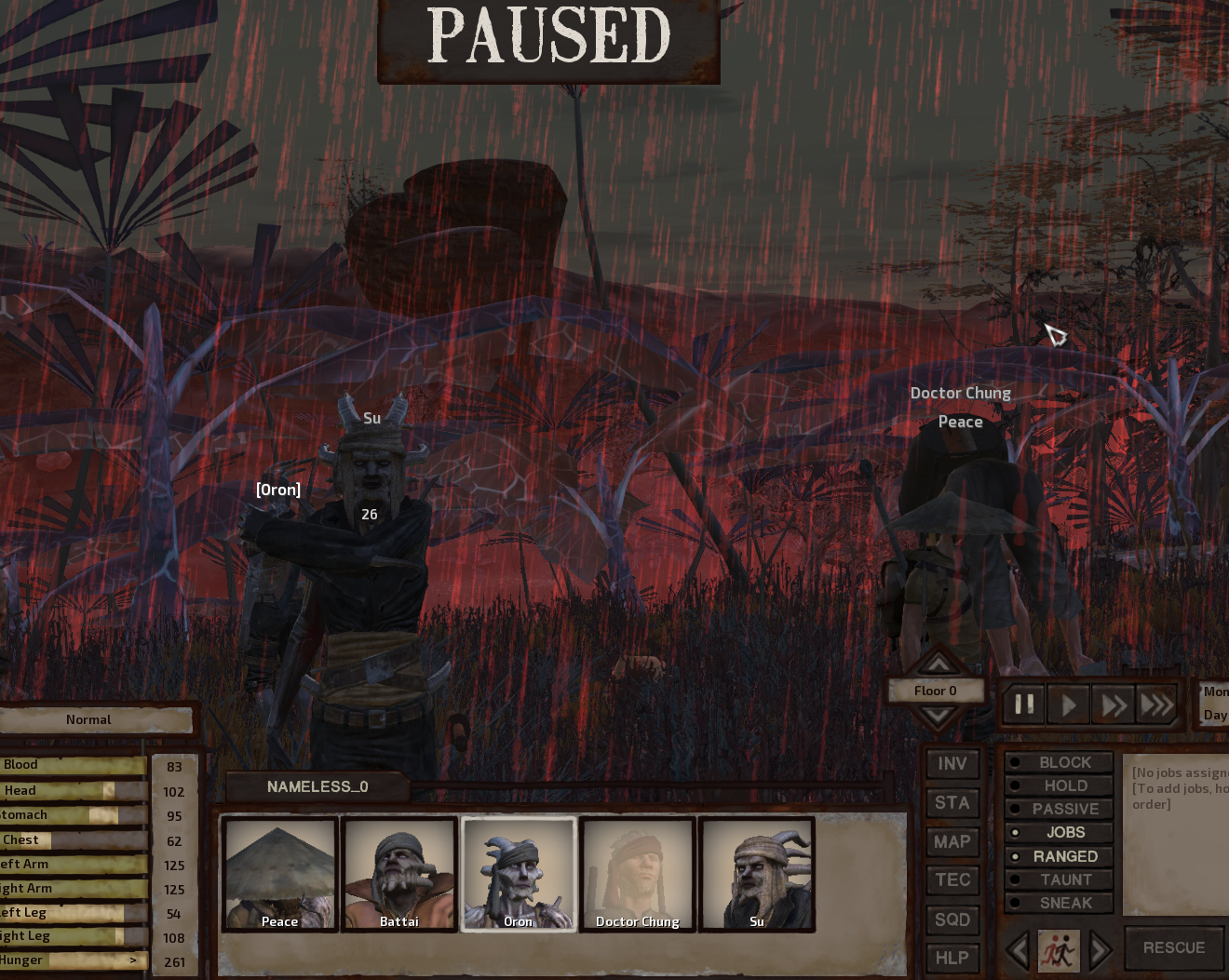Image resolution: width=1229 pixels, height=980 pixels.
Task: Choose the Oron character portrait
Action: [519, 874]
